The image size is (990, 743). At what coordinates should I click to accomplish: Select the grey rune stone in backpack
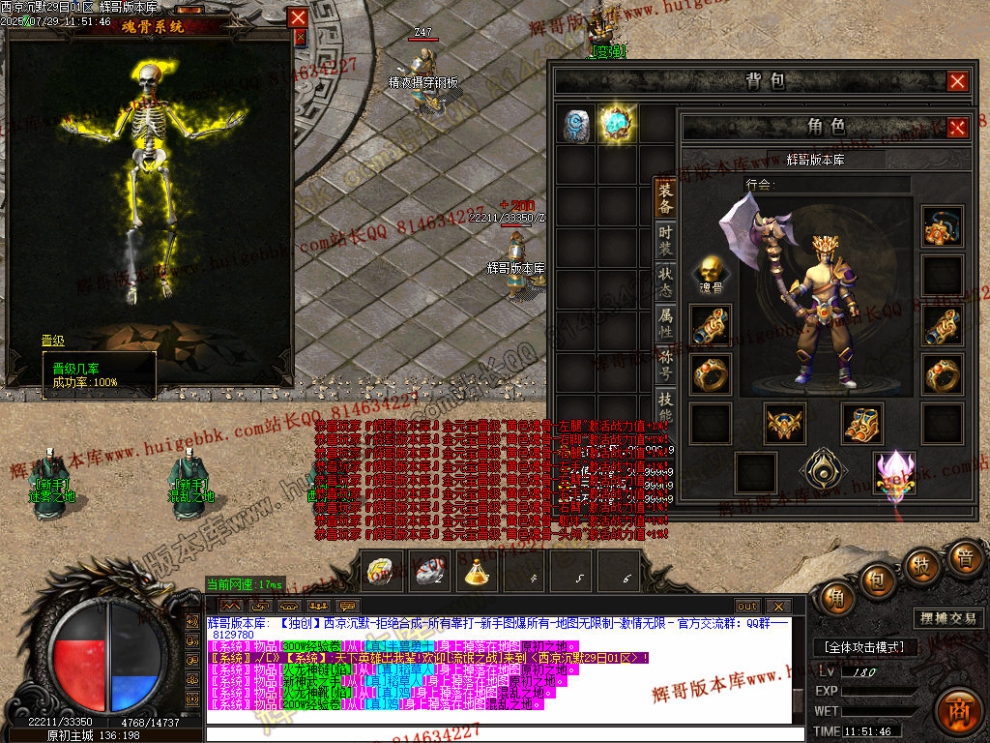[x=576, y=124]
